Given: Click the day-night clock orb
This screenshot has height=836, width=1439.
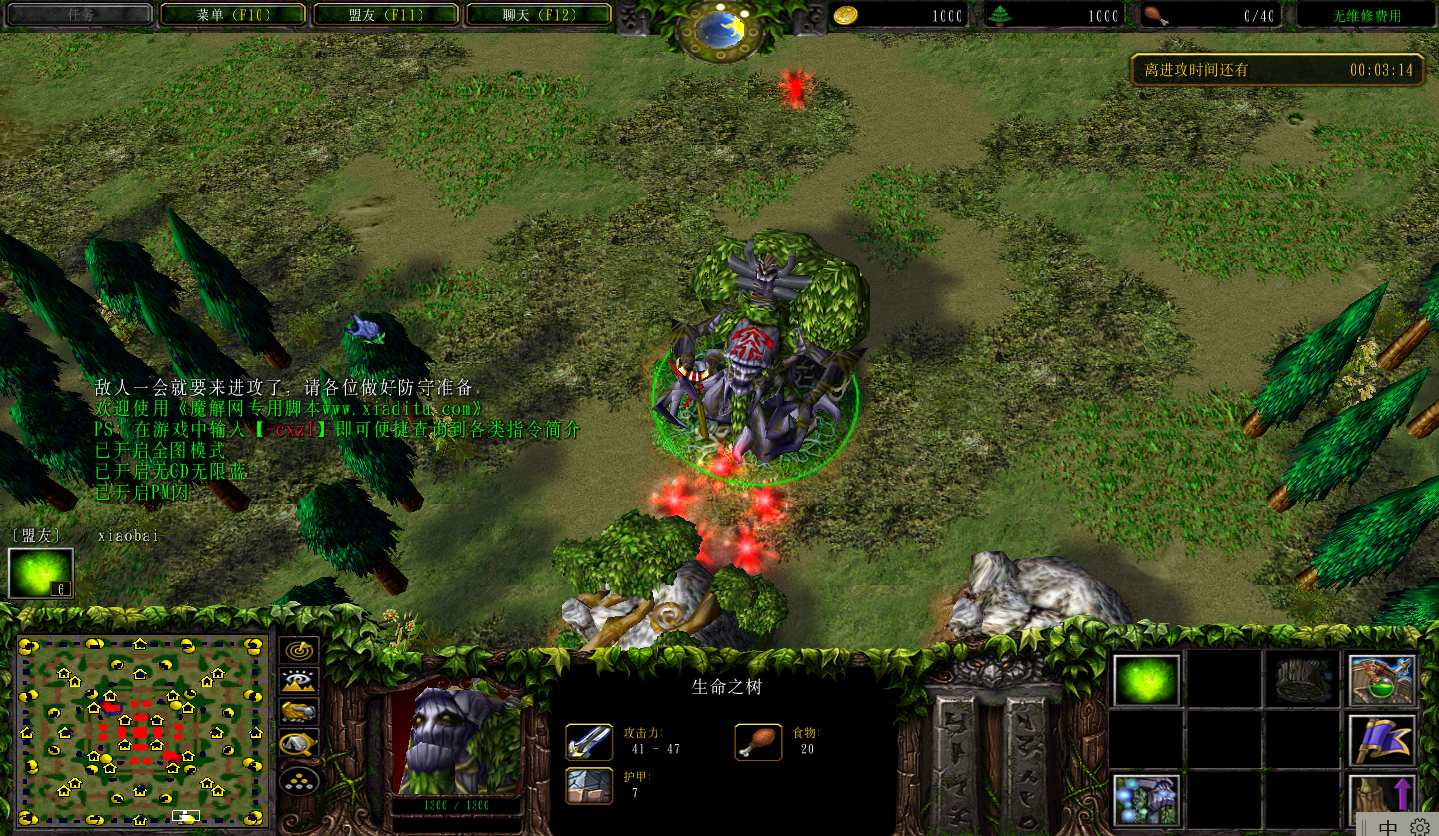Looking at the screenshot, I should tap(719, 29).
